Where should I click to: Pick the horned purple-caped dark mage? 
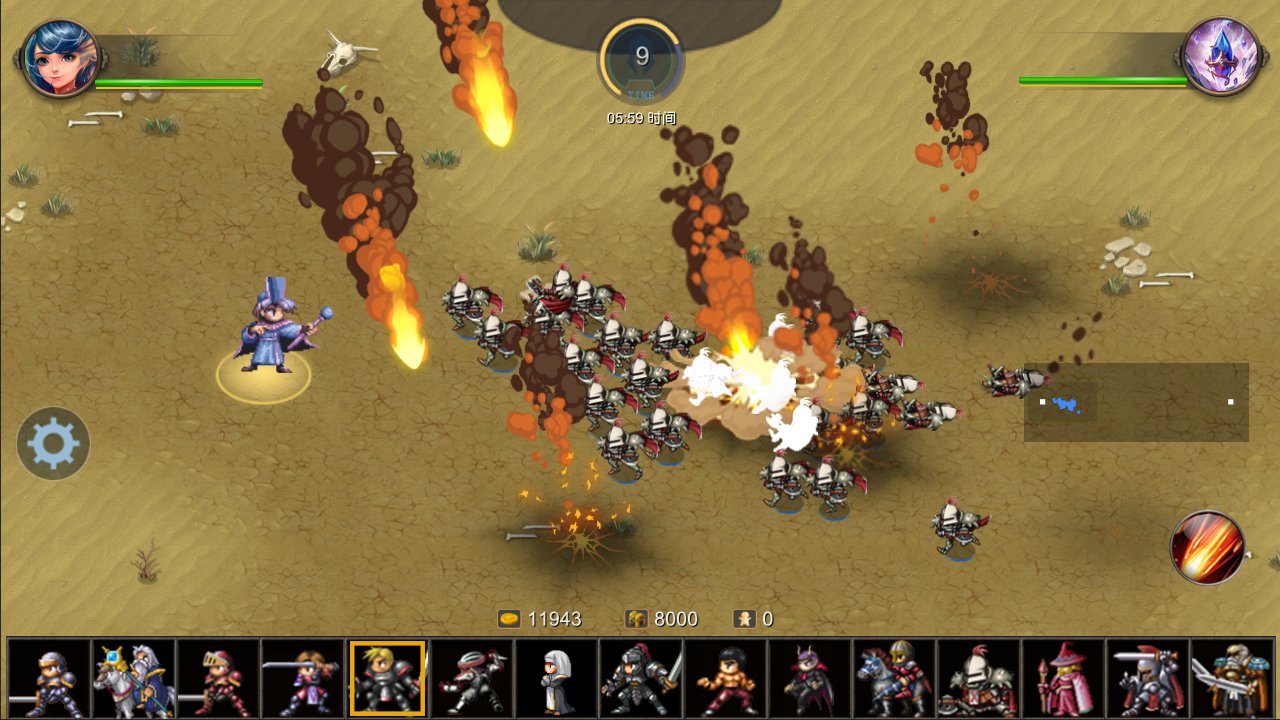(810, 679)
